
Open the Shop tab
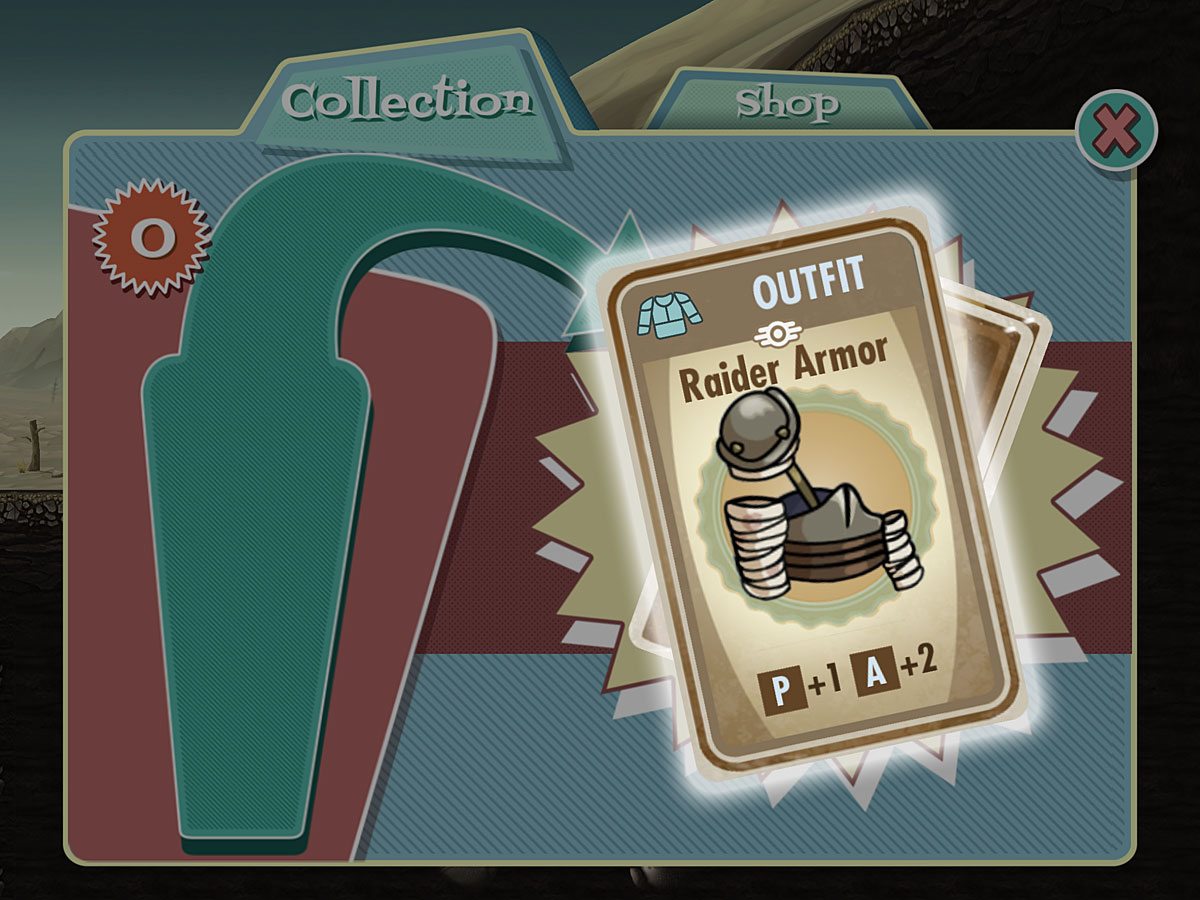pyautogui.click(x=787, y=103)
